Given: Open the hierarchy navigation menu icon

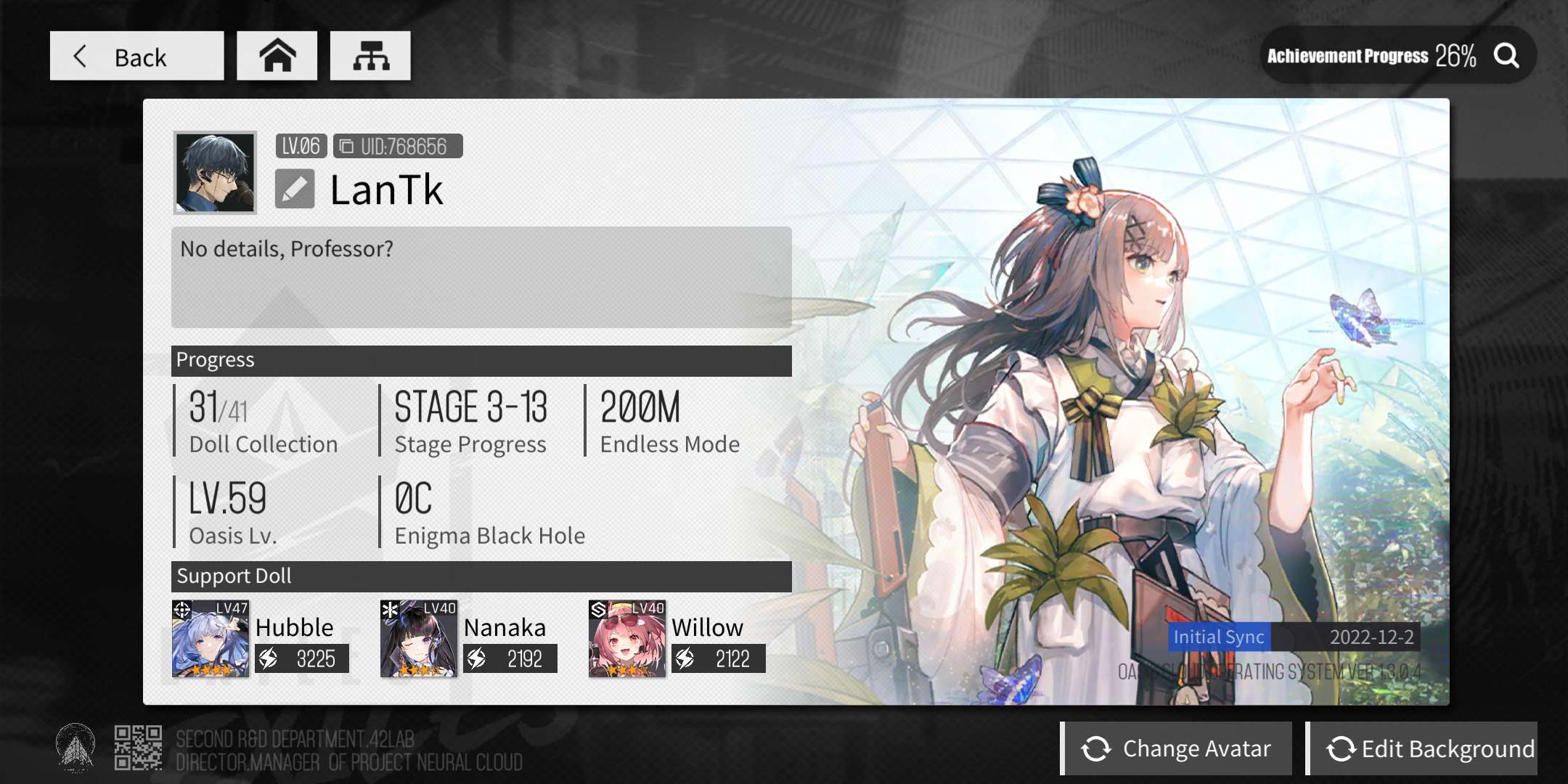Looking at the screenshot, I should click(x=370, y=56).
